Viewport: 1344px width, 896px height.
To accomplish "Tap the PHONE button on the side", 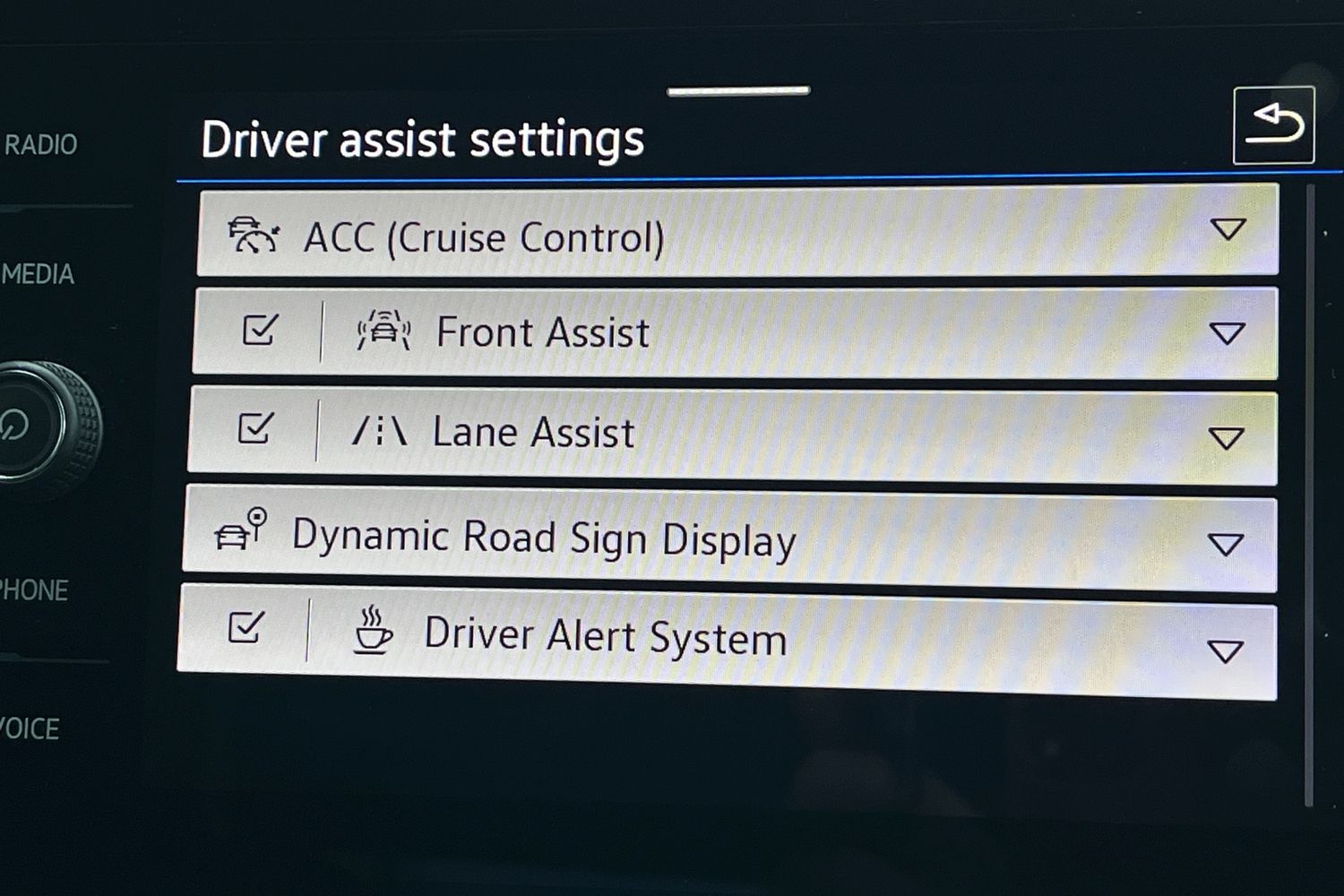I will click(34, 590).
